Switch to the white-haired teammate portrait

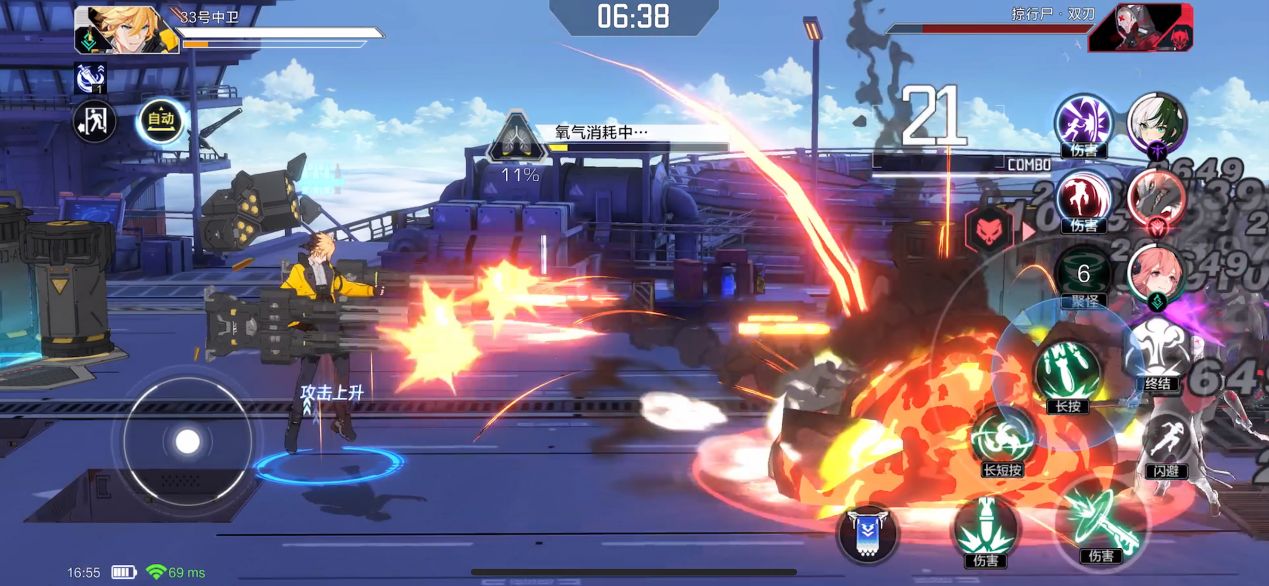pos(1157,123)
